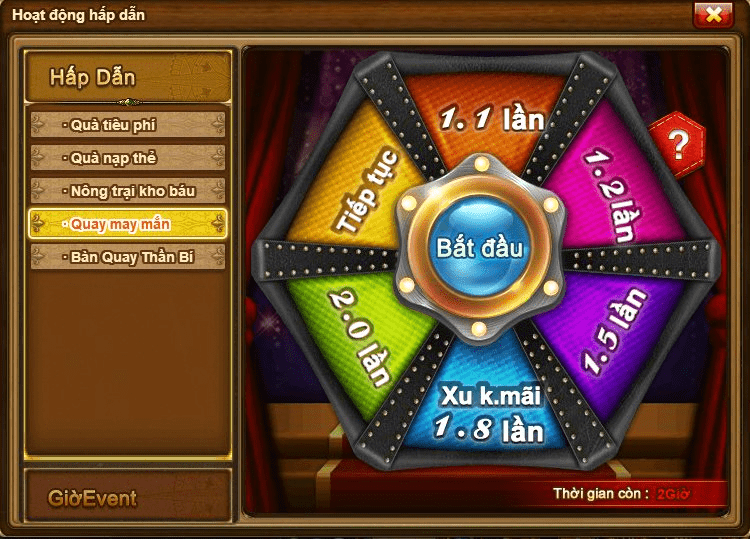Switch to the Hấp Dẫn tab
Image resolution: width=750 pixels, height=539 pixels.
pos(128,77)
